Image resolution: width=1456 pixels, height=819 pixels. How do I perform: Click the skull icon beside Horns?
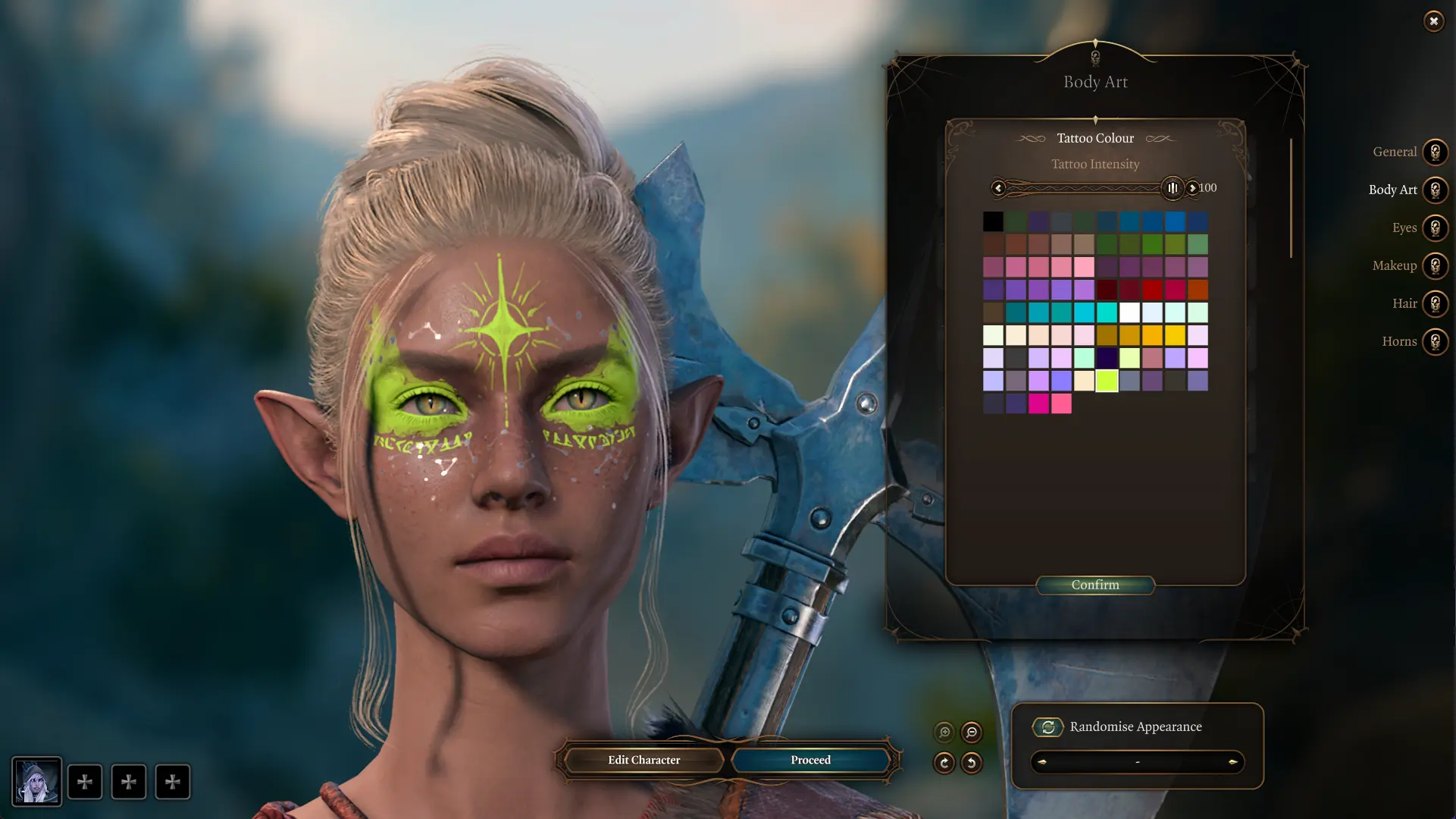1435,341
